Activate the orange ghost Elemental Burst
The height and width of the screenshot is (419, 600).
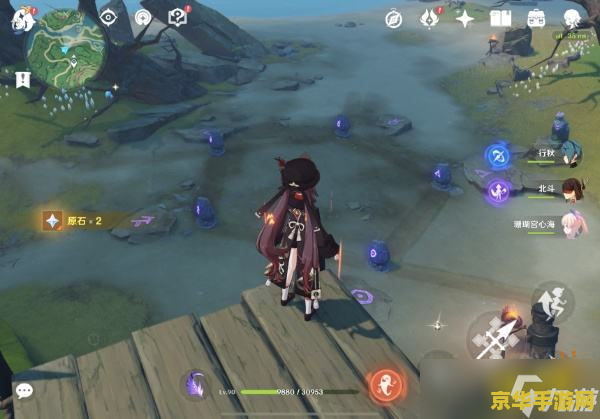point(386,383)
